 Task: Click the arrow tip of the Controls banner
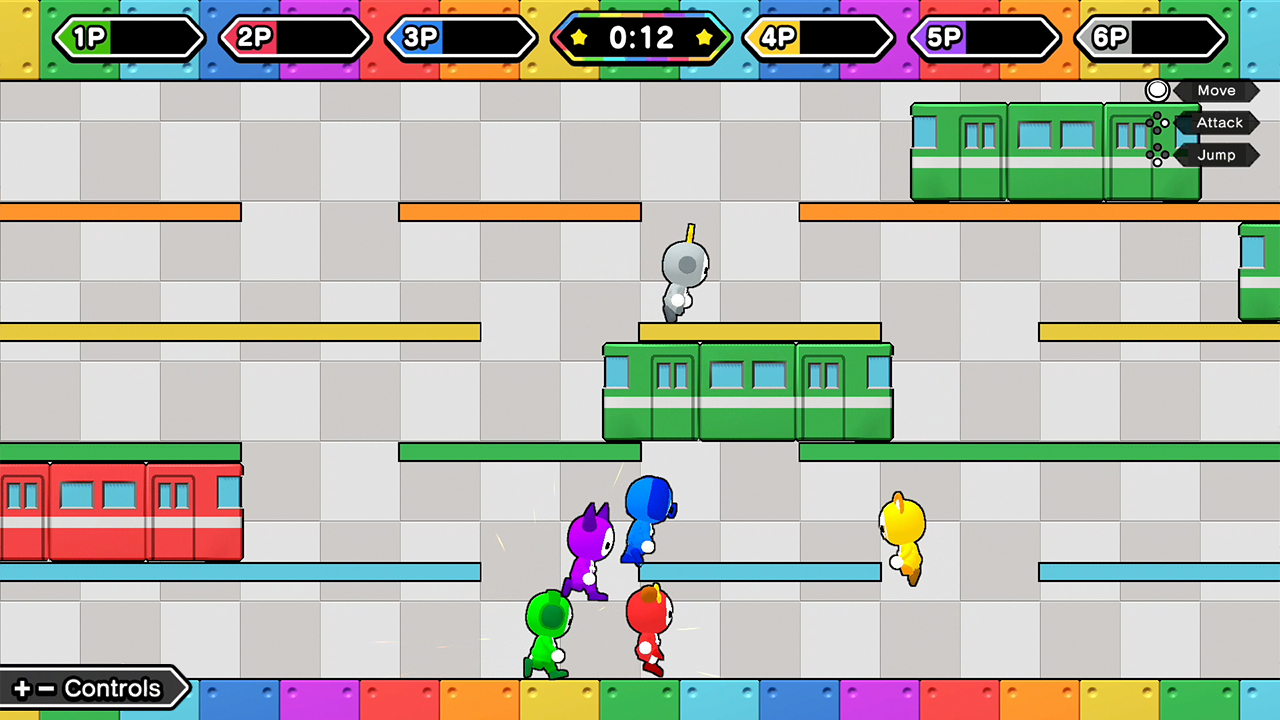point(187,688)
